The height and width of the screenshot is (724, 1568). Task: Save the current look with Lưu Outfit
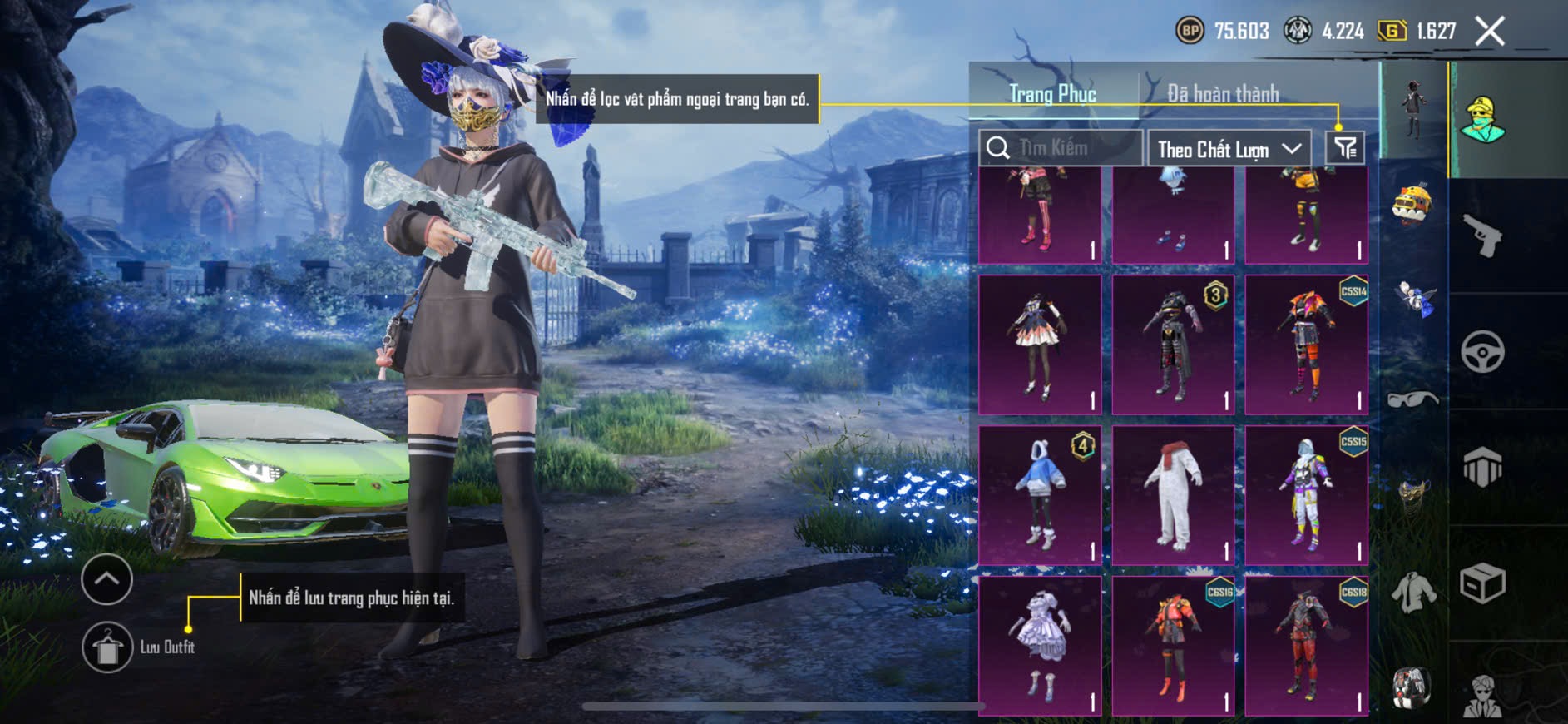[107, 647]
